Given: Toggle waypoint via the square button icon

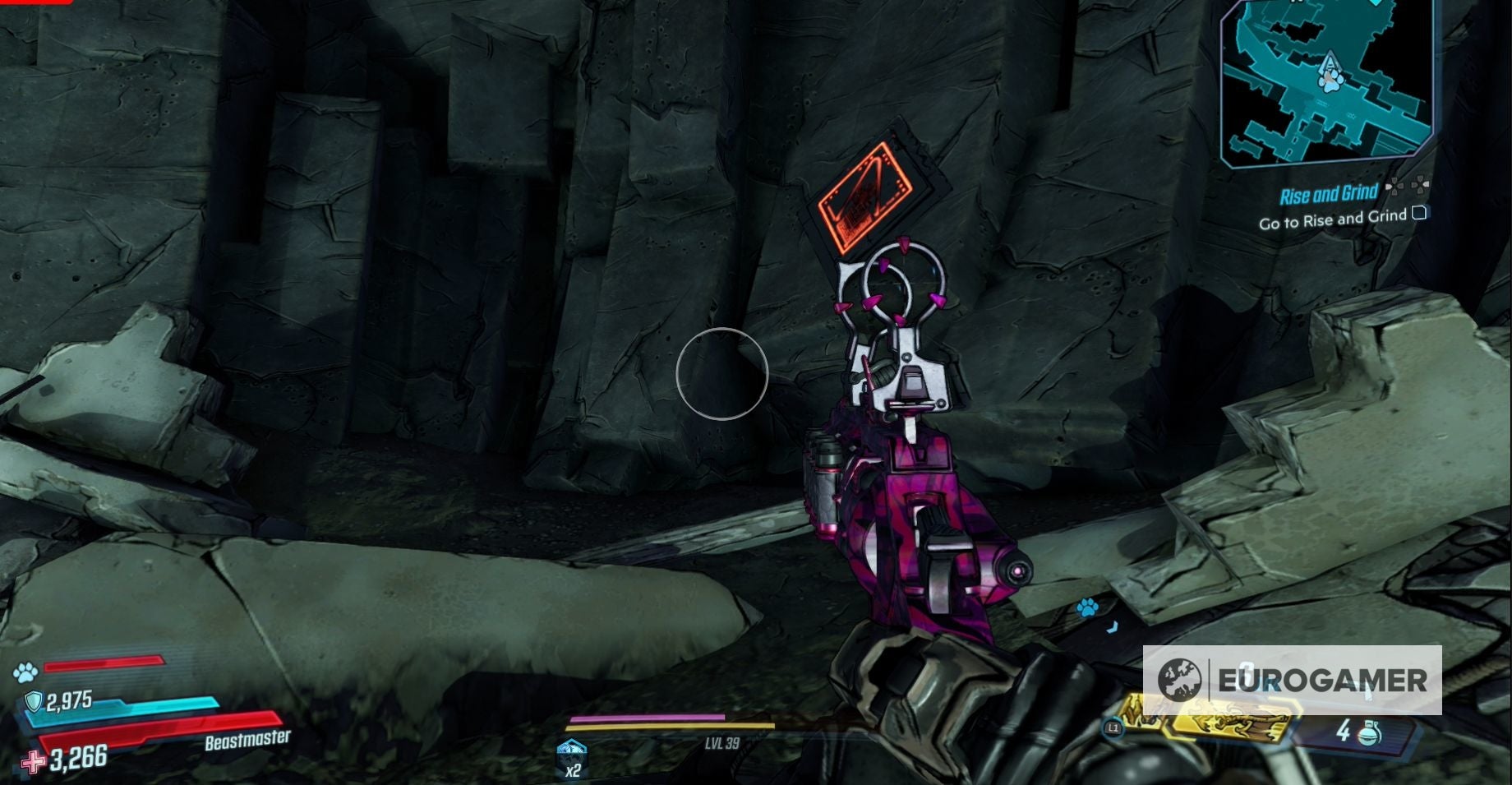Looking at the screenshot, I should tap(1419, 215).
